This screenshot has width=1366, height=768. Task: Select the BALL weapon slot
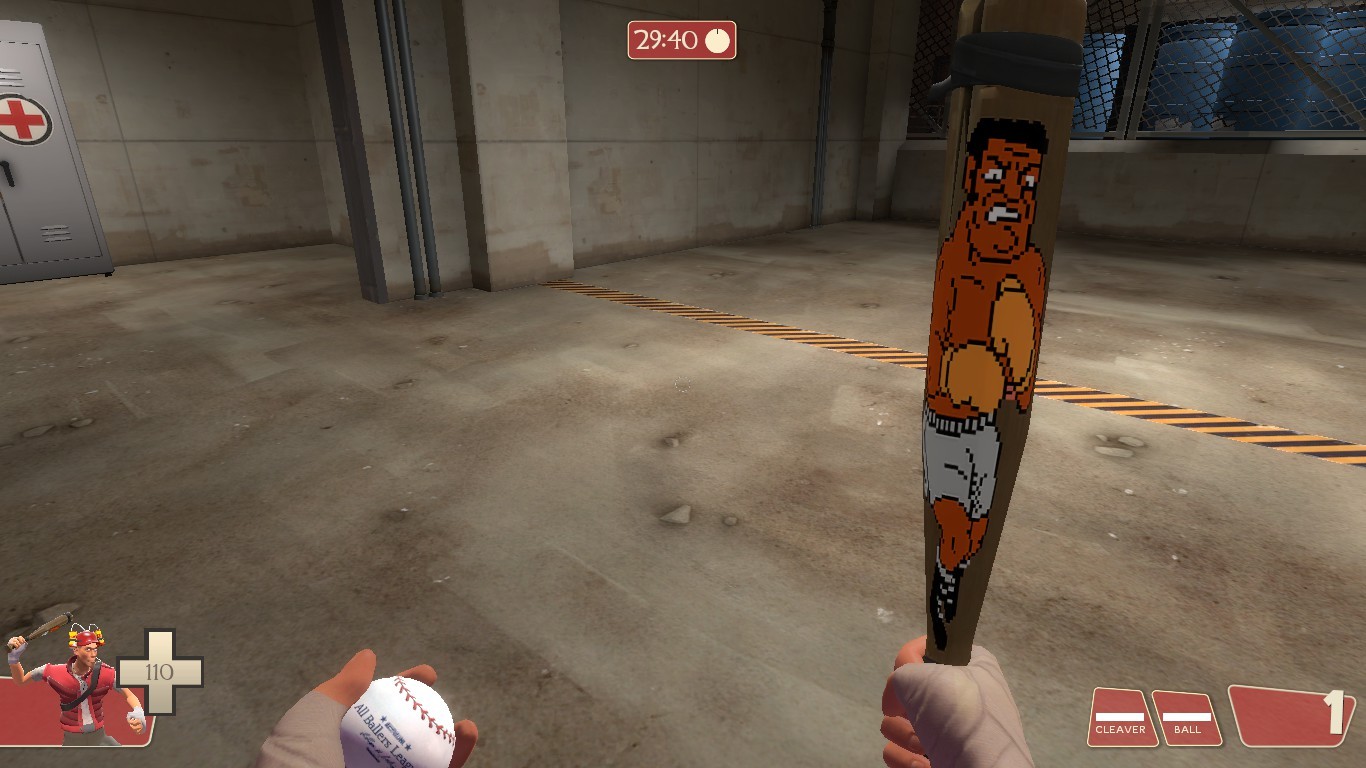1189,718
